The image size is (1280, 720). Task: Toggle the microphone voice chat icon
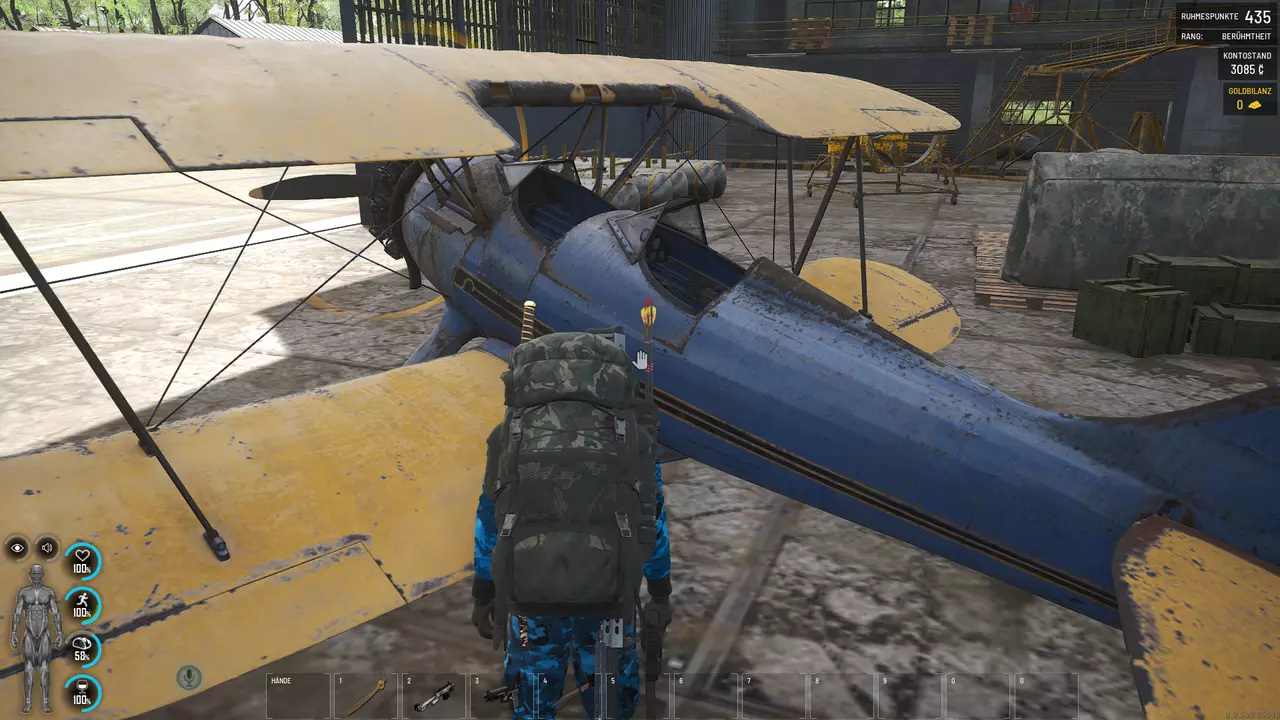pos(188,677)
